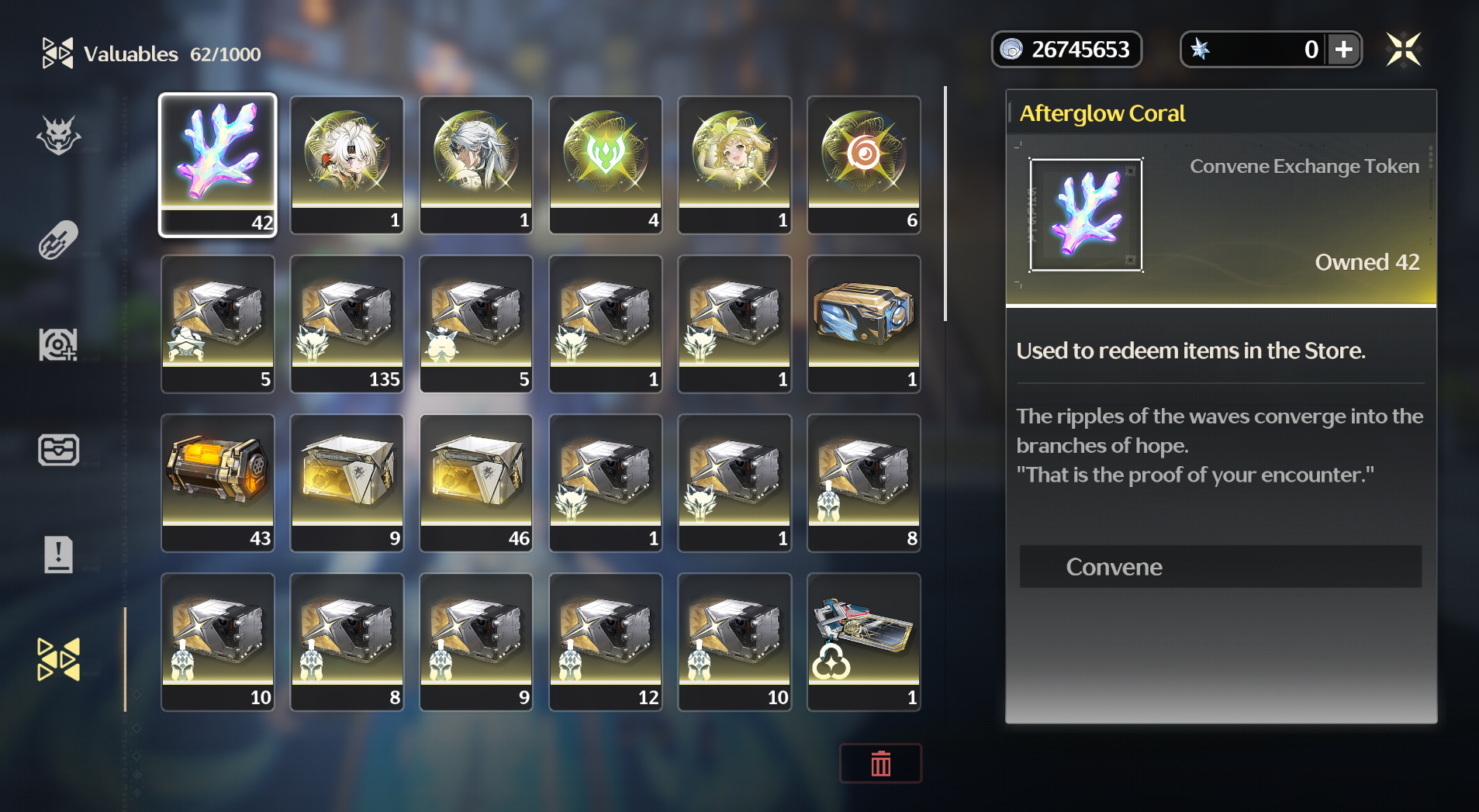Select the blue and gold chest slot

pos(864,323)
